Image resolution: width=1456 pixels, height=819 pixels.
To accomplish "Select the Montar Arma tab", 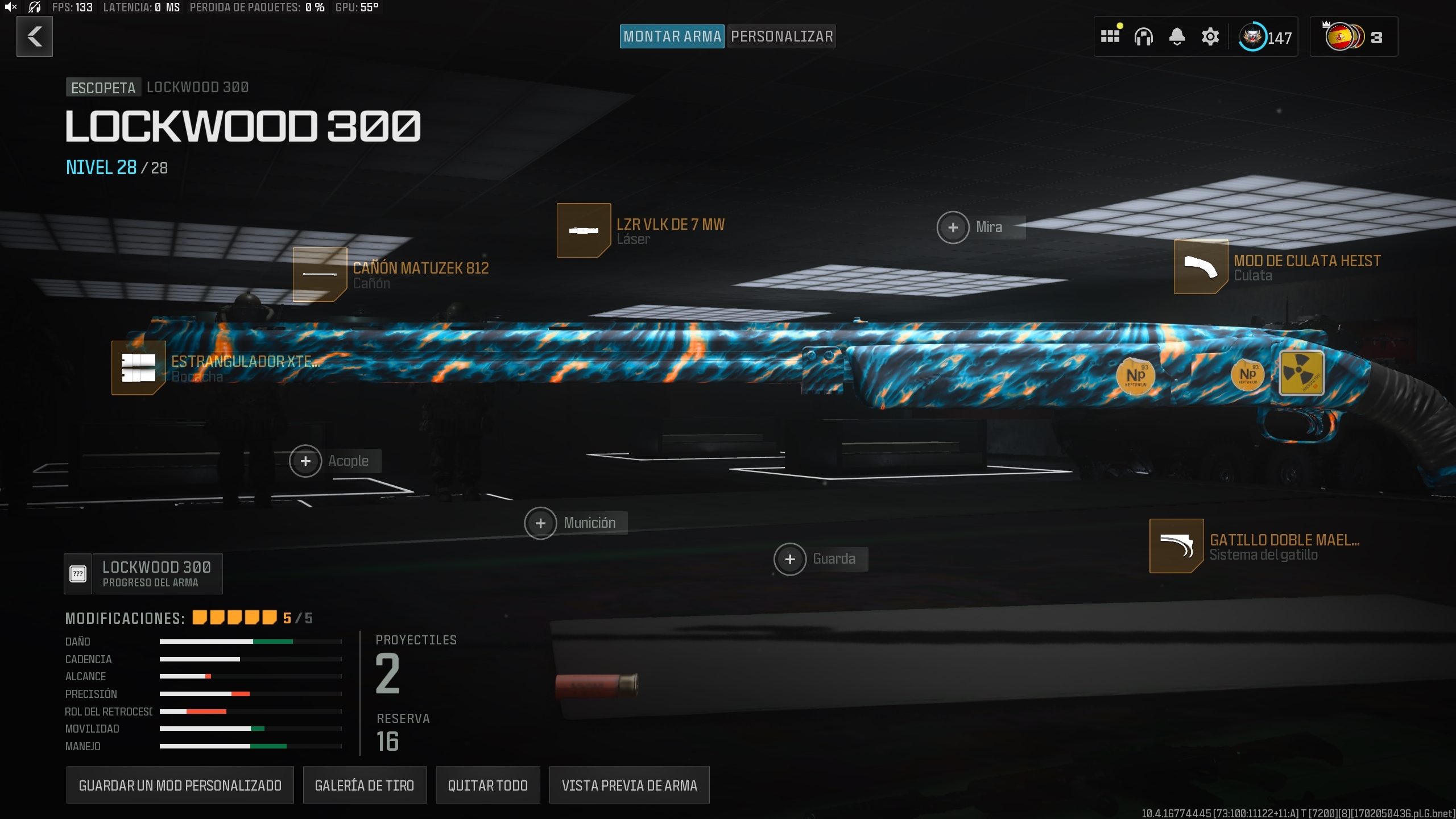I will point(672,36).
